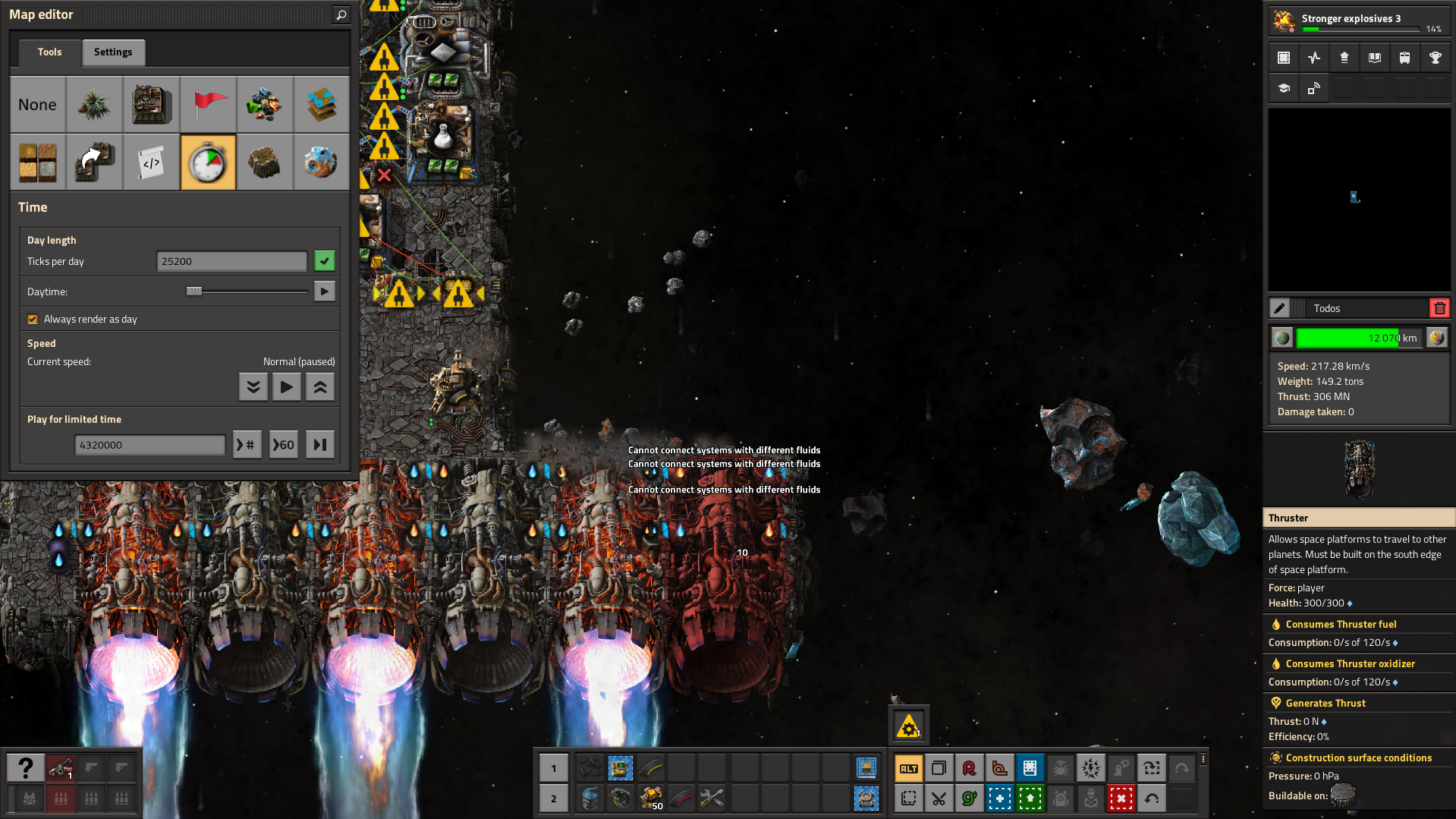Toggle alt-mode with the ALT shortcut
This screenshot has height=819, width=1456.
click(908, 768)
